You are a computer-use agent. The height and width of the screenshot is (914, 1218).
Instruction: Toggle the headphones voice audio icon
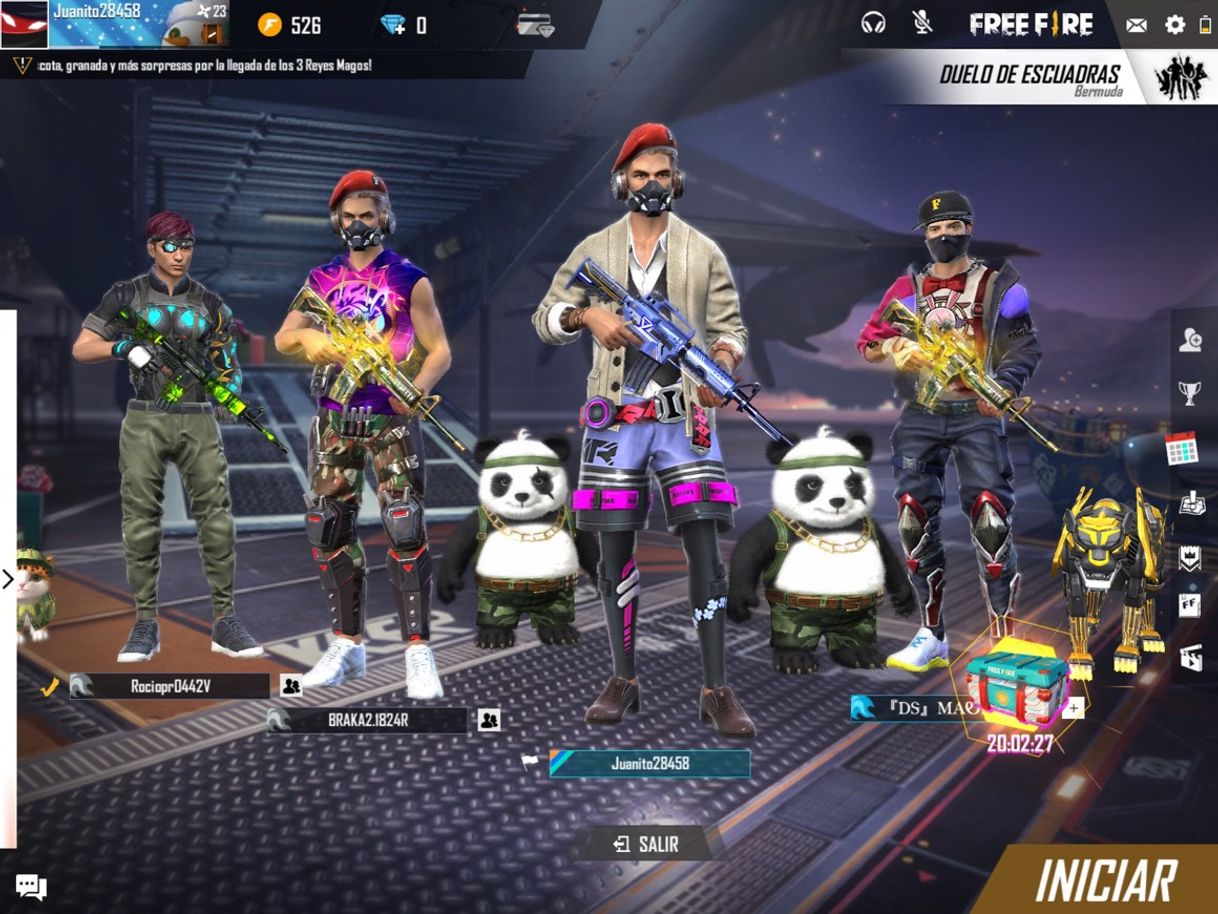(873, 23)
